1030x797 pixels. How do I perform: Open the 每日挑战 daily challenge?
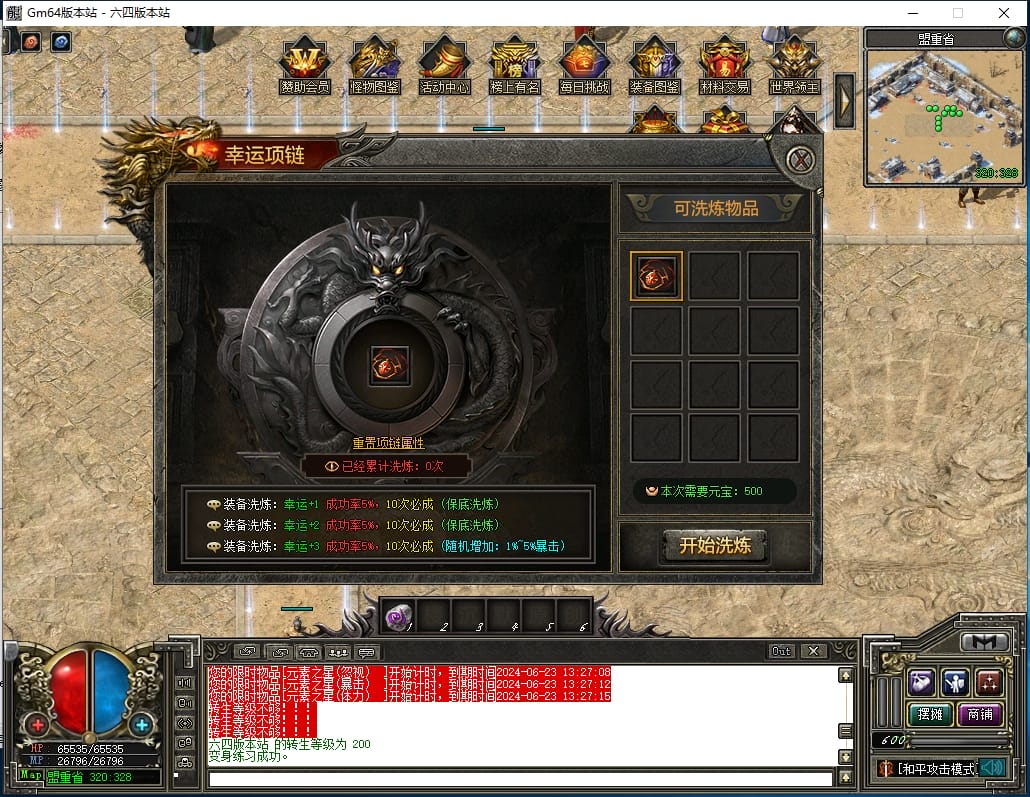[585, 65]
